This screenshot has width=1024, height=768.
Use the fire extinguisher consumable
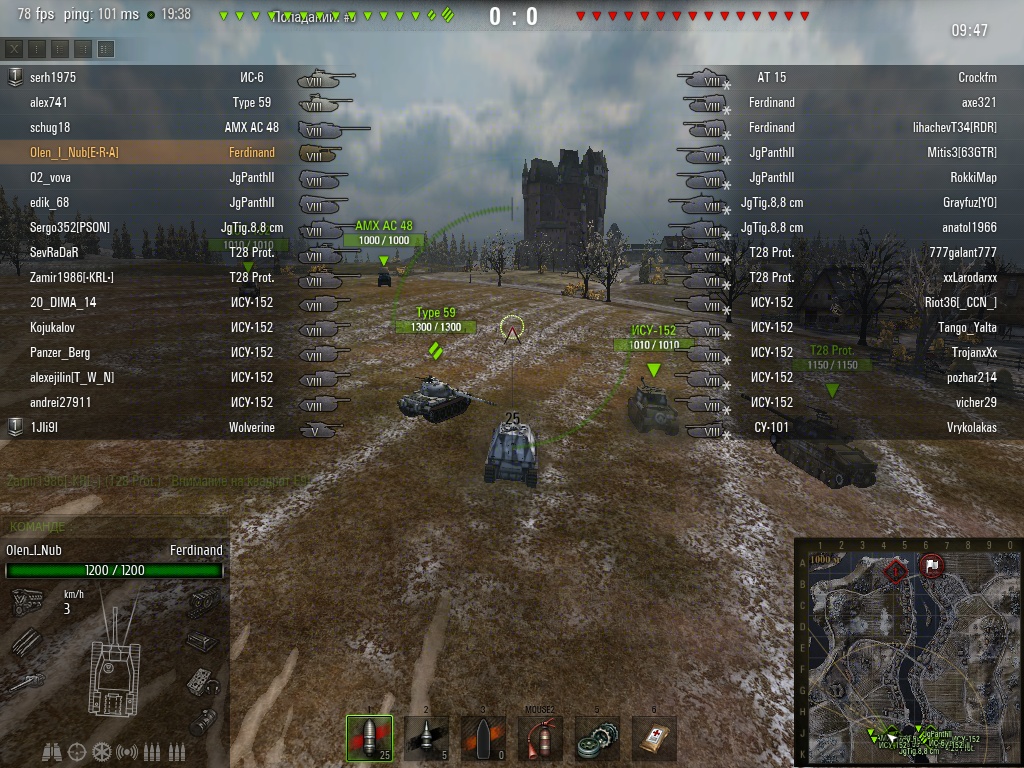[x=540, y=739]
